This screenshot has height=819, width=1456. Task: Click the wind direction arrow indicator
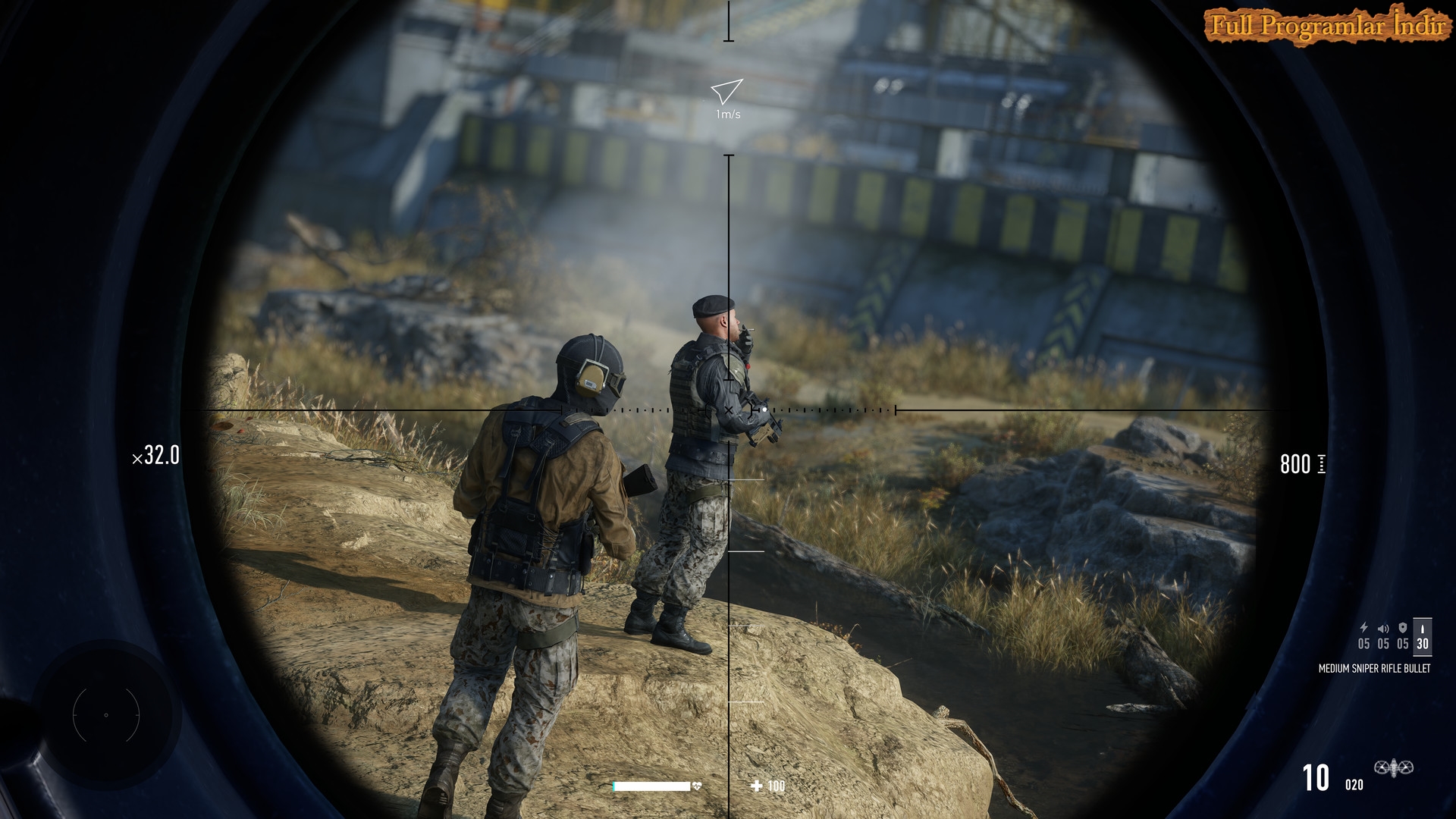[x=726, y=92]
